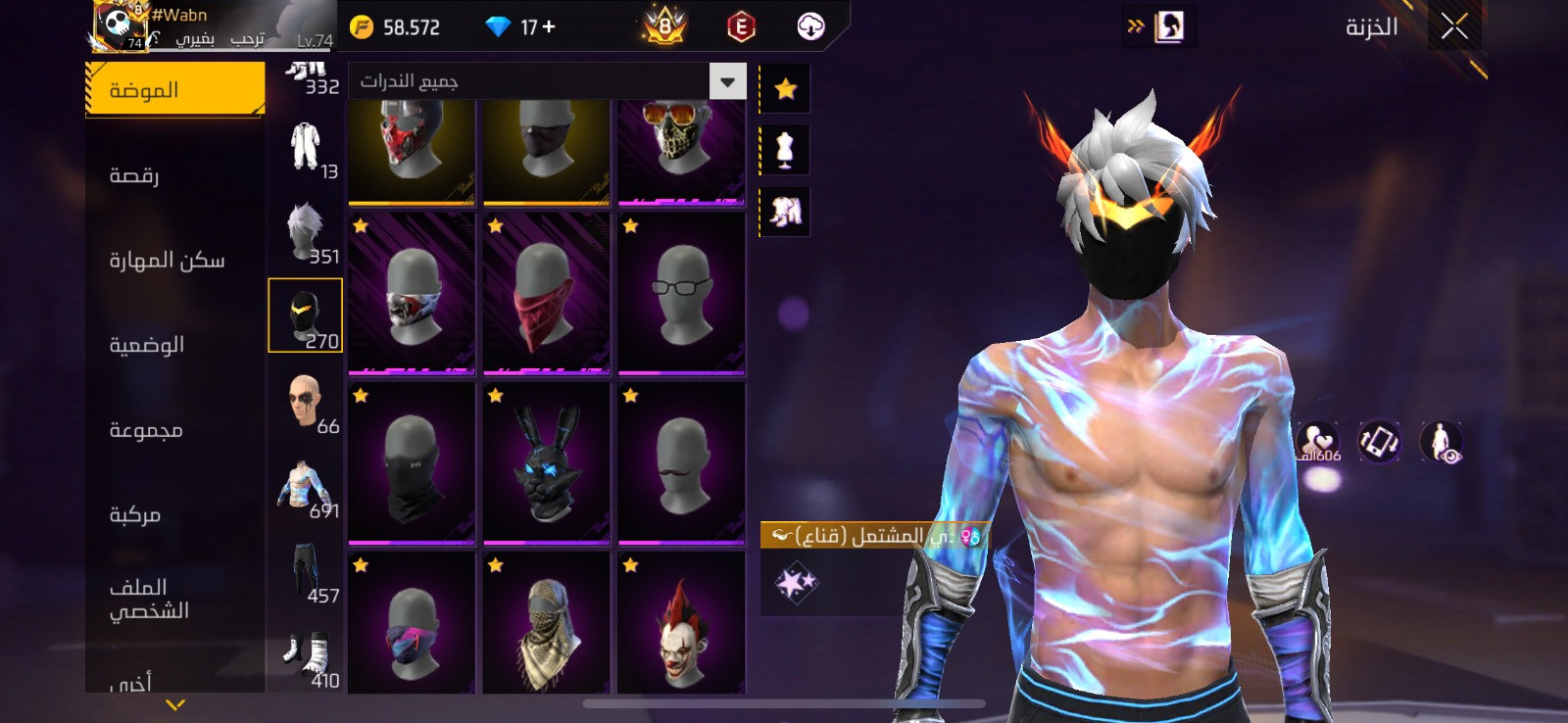Select the mustache face accessory item
Viewport: 1568px width, 723px height.
tap(681, 463)
